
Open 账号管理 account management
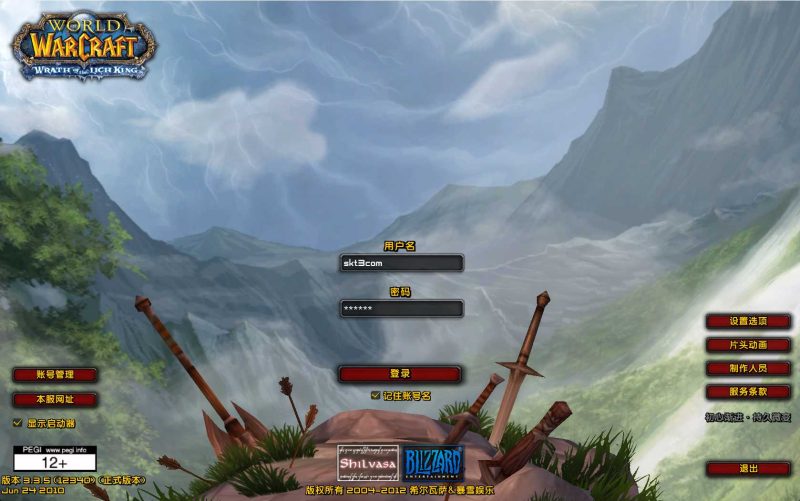[x=55, y=375]
